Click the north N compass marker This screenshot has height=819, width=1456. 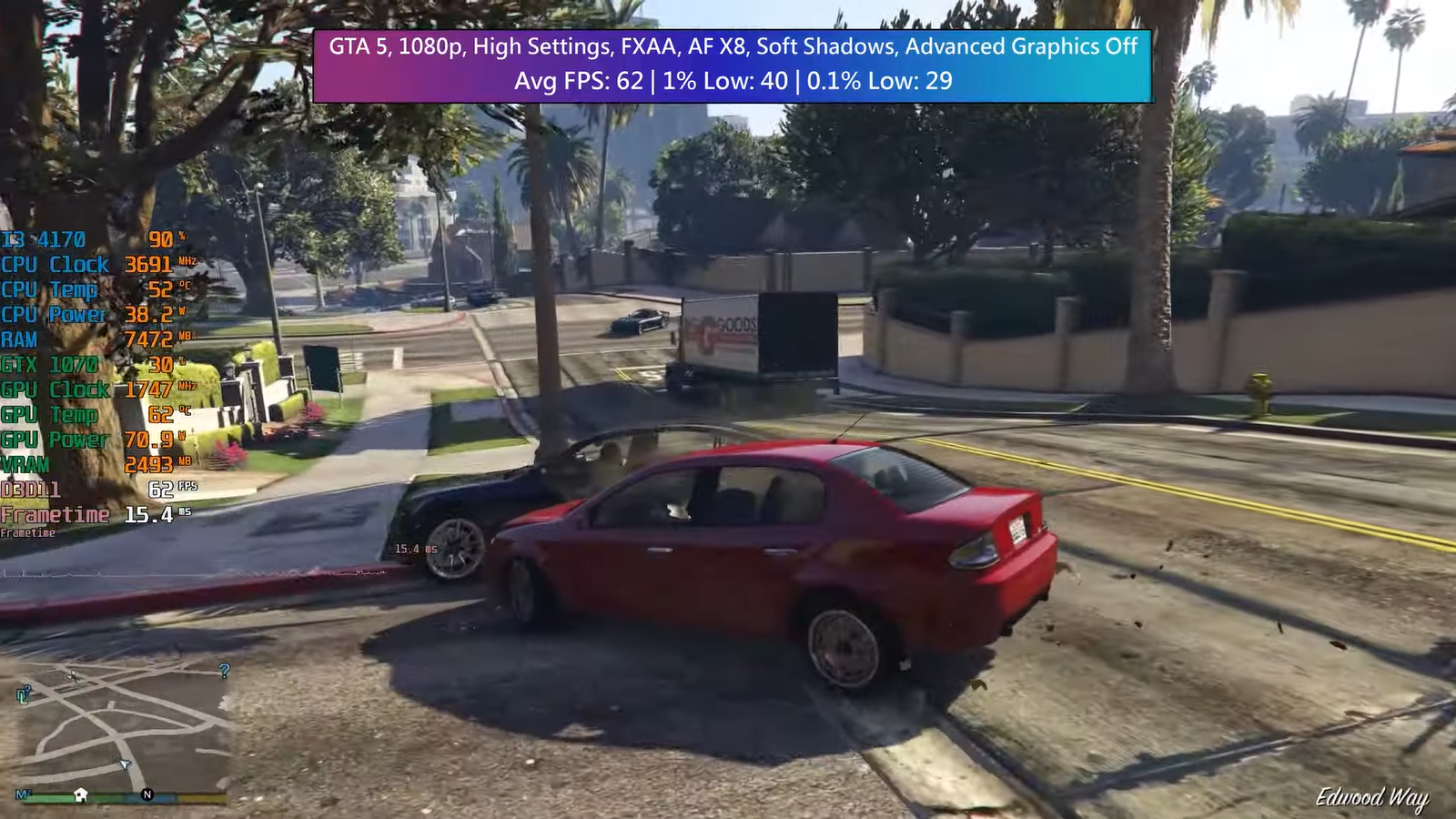[x=147, y=794]
